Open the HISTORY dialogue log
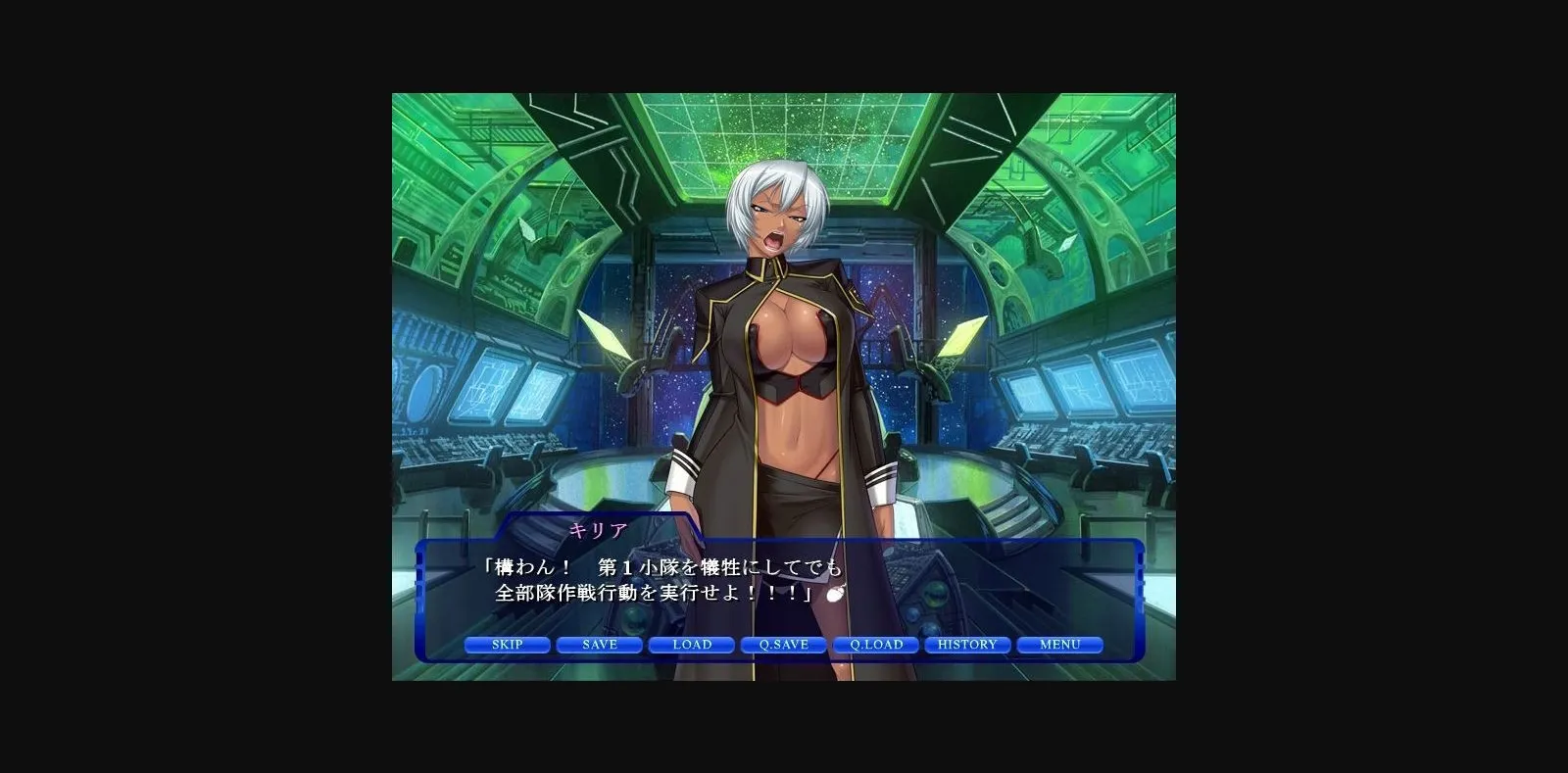1568x773 pixels. coord(966,645)
